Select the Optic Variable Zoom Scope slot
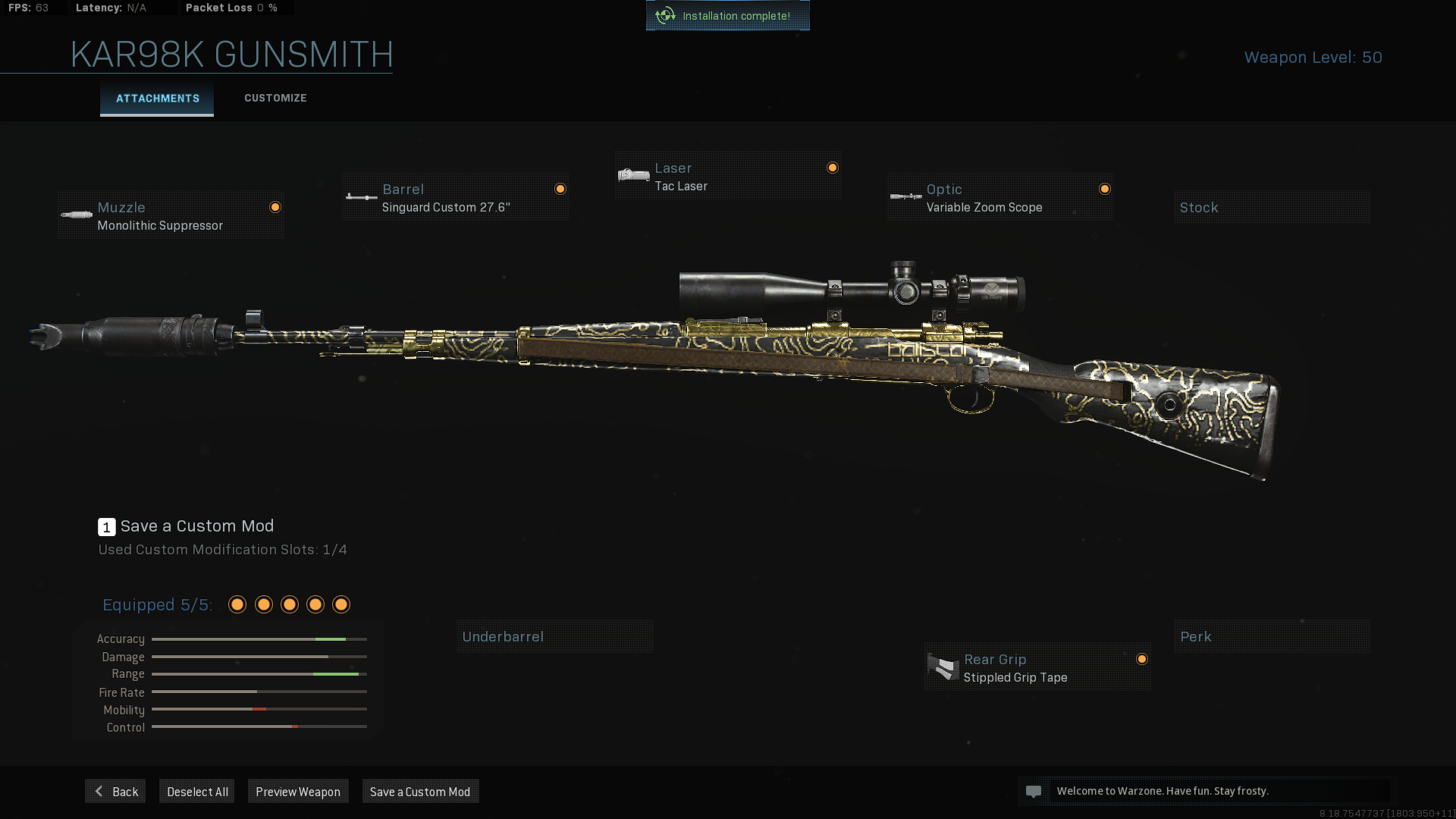The image size is (1456, 819). point(1000,198)
